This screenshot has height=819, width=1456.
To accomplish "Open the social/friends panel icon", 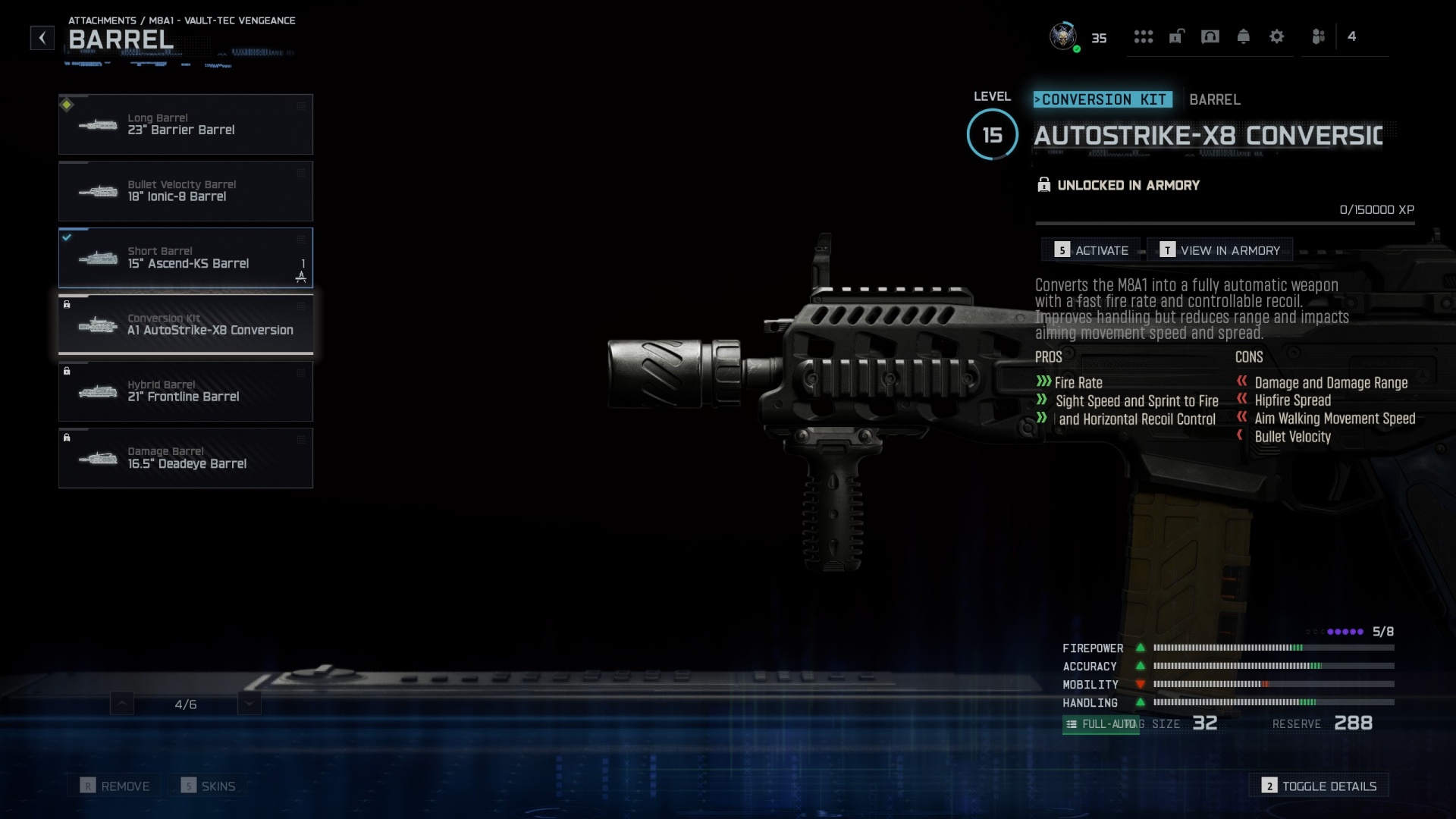I will click(x=1319, y=36).
